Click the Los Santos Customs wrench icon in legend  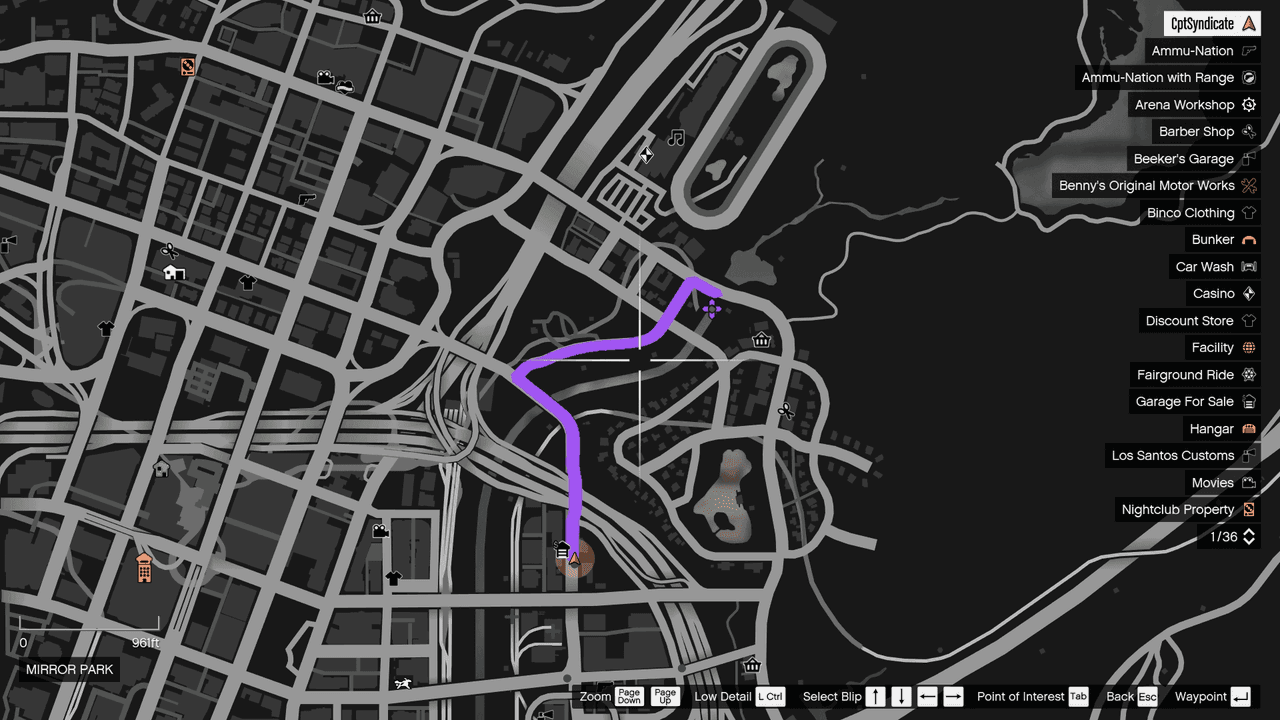coord(1248,455)
